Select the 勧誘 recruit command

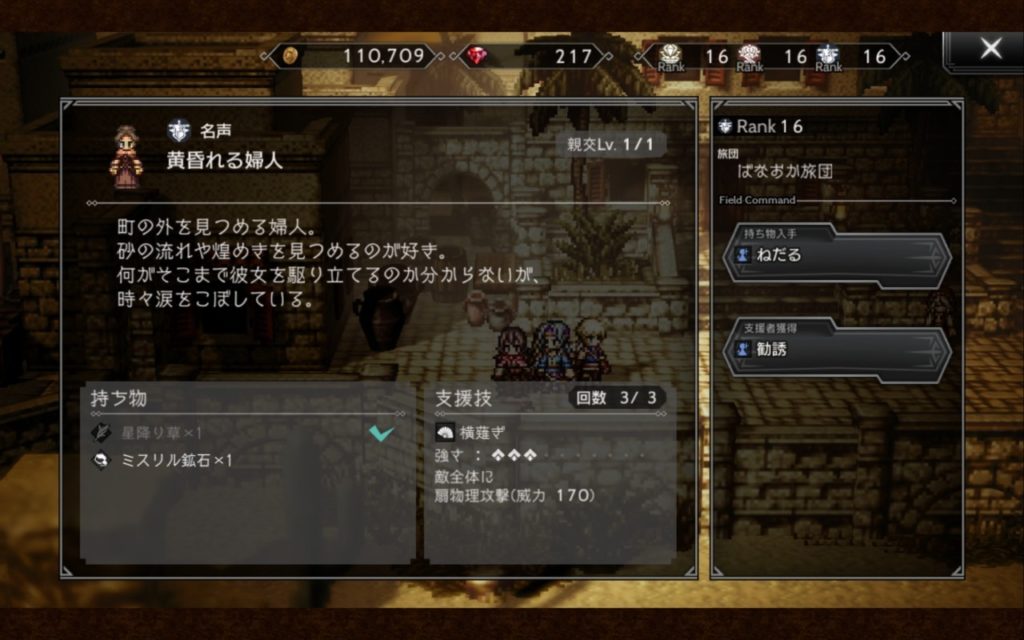(837, 350)
